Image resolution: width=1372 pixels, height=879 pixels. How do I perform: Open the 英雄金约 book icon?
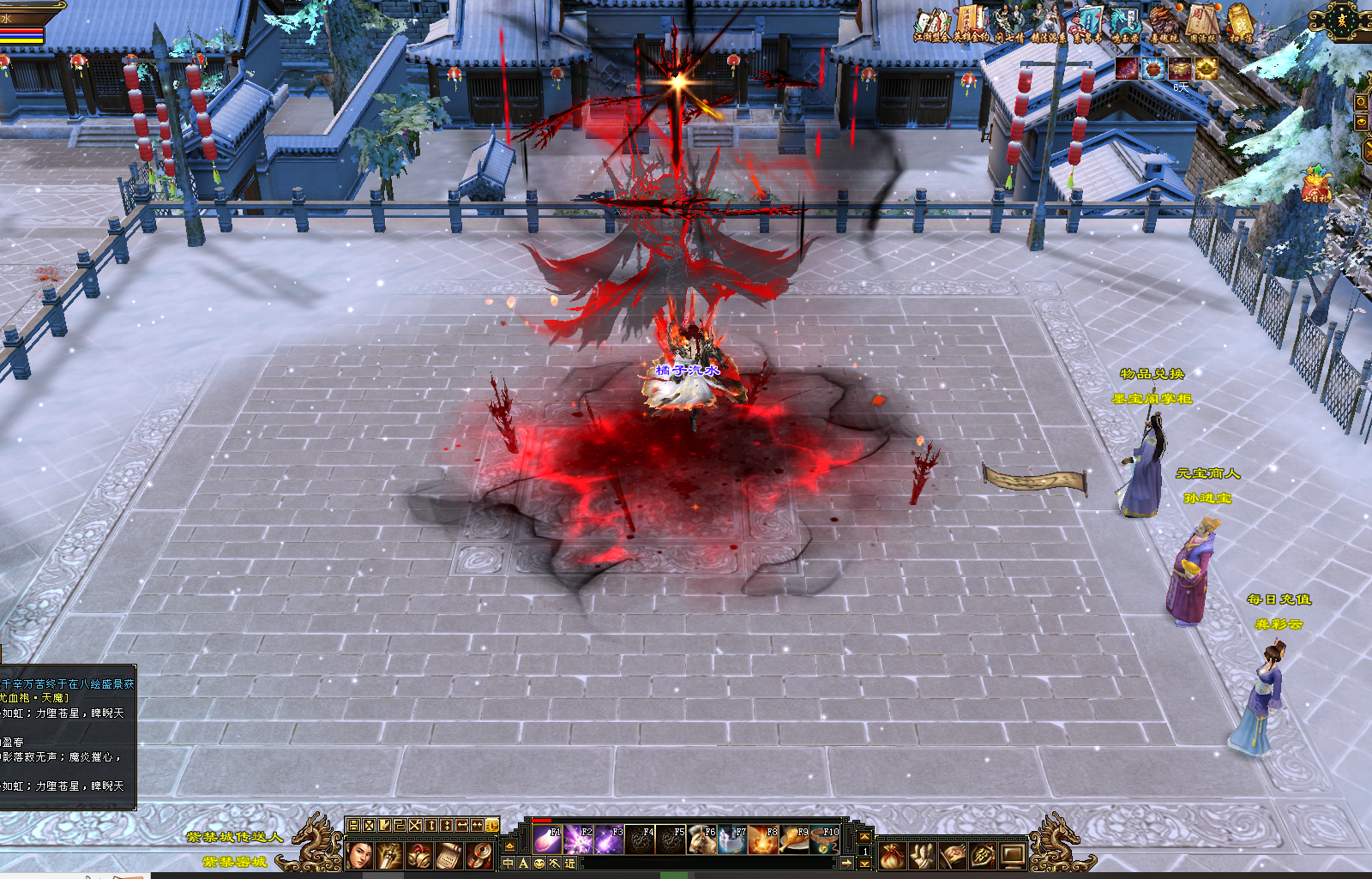click(x=972, y=21)
